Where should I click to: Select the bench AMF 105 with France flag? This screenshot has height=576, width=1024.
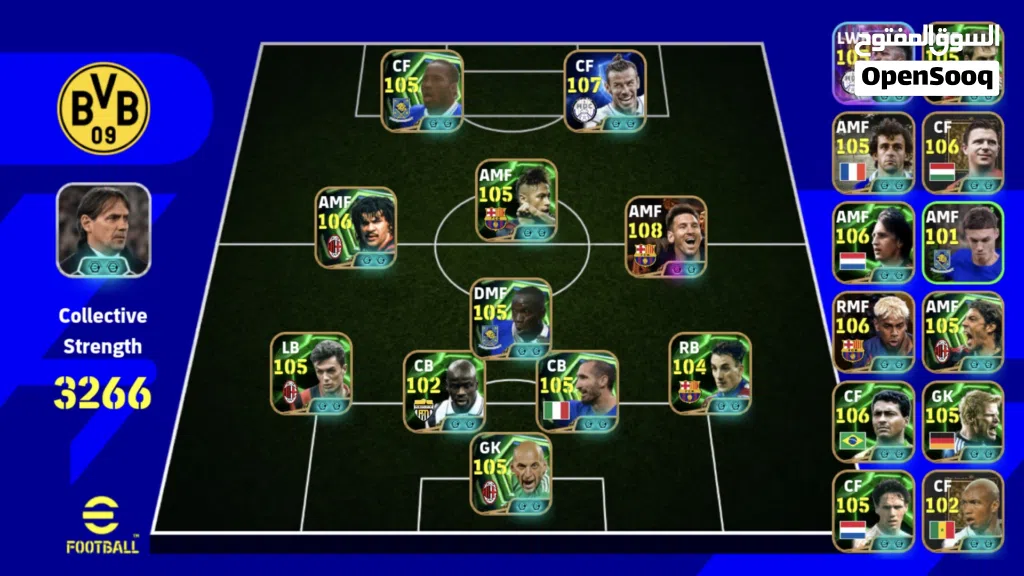(873, 152)
